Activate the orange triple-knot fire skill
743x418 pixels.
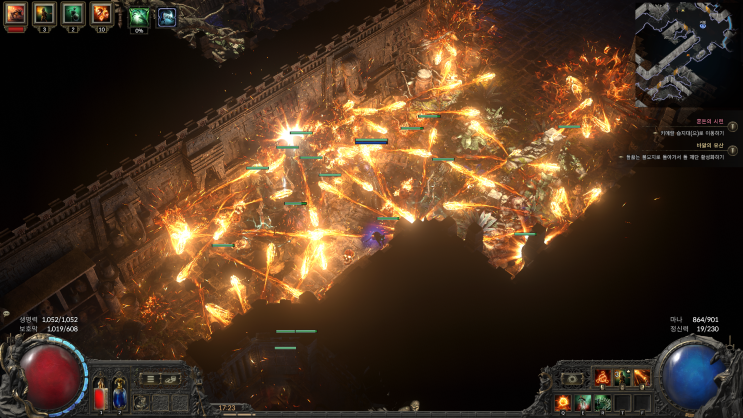point(601,377)
